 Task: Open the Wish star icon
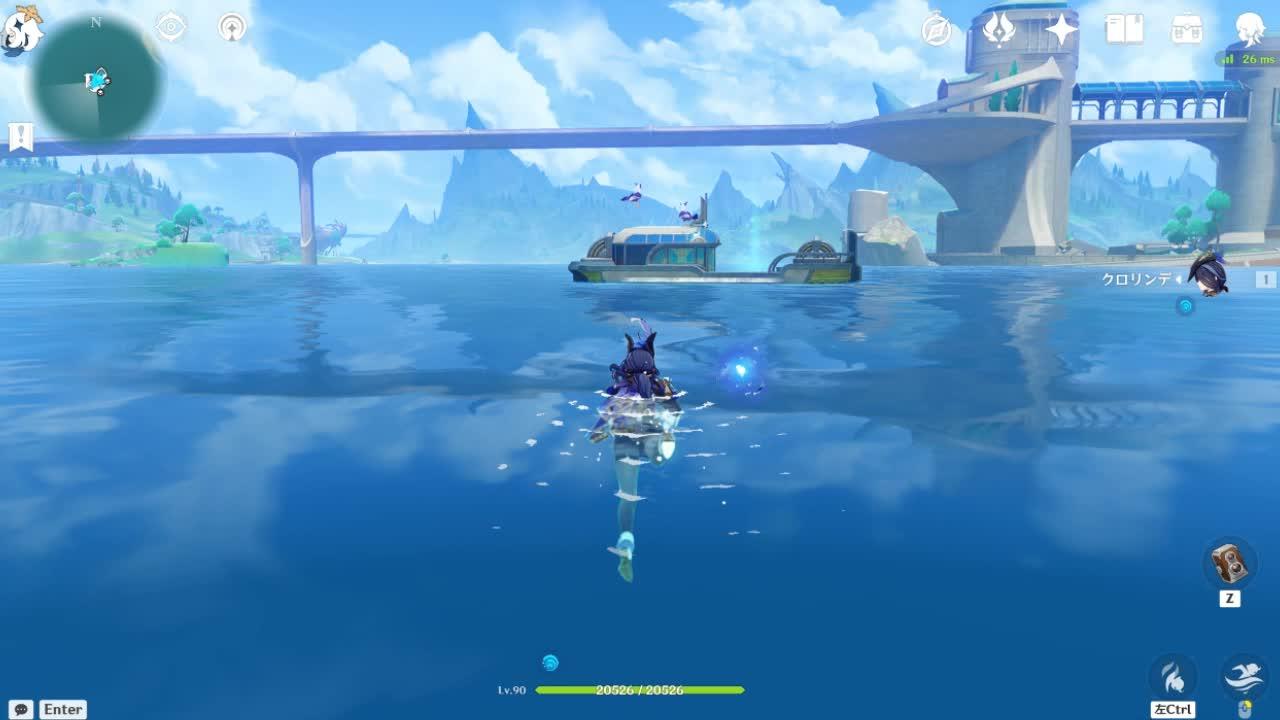1061,30
